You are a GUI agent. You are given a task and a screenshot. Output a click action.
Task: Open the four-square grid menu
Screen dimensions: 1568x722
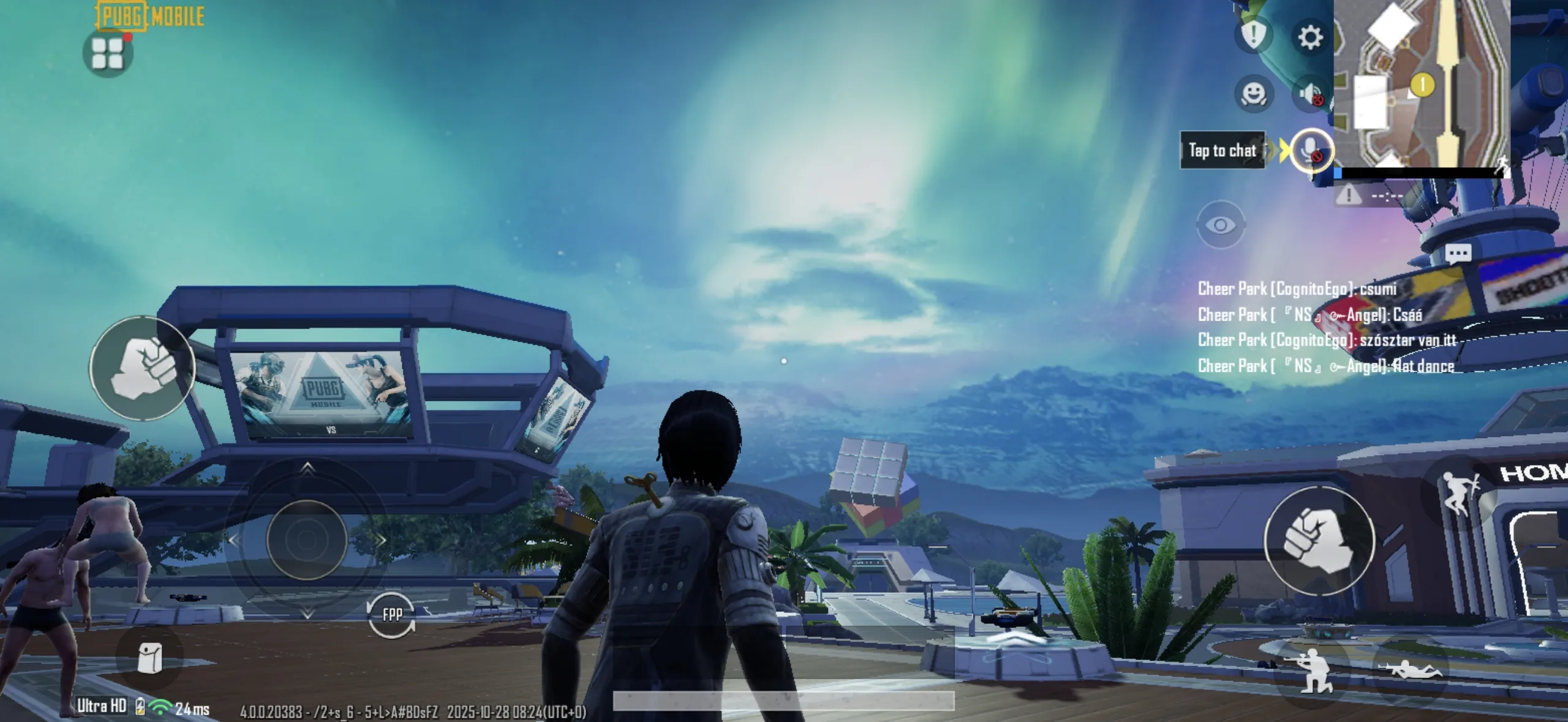tap(108, 53)
